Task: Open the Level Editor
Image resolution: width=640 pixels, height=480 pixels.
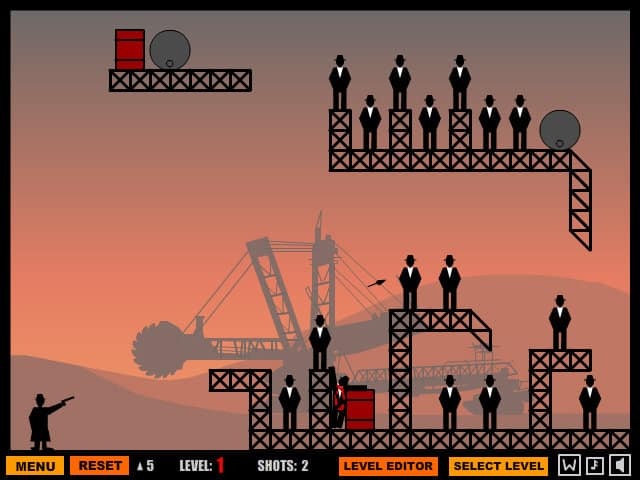Action: tap(388, 466)
